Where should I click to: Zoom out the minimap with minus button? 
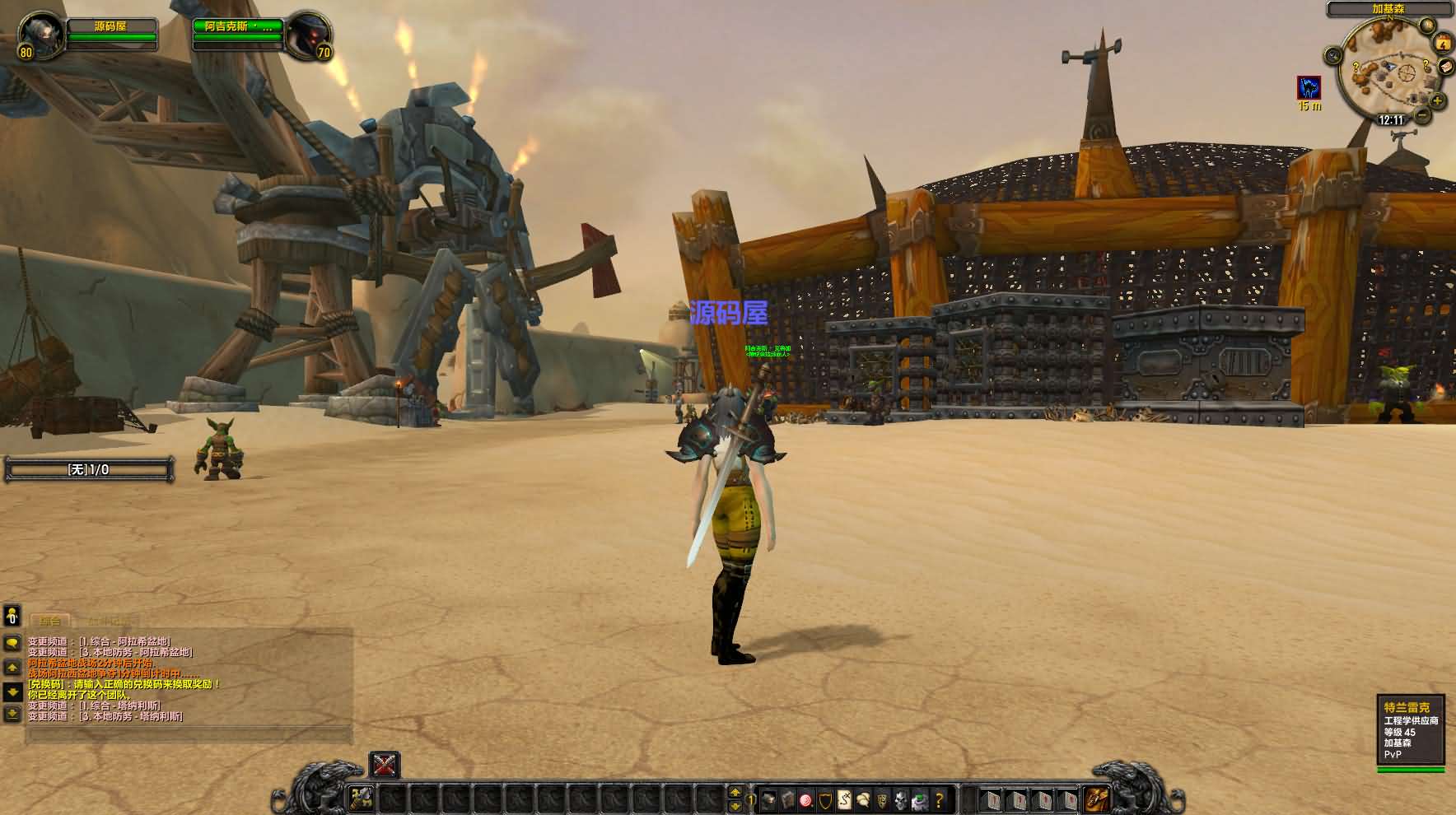(1422, 114)
